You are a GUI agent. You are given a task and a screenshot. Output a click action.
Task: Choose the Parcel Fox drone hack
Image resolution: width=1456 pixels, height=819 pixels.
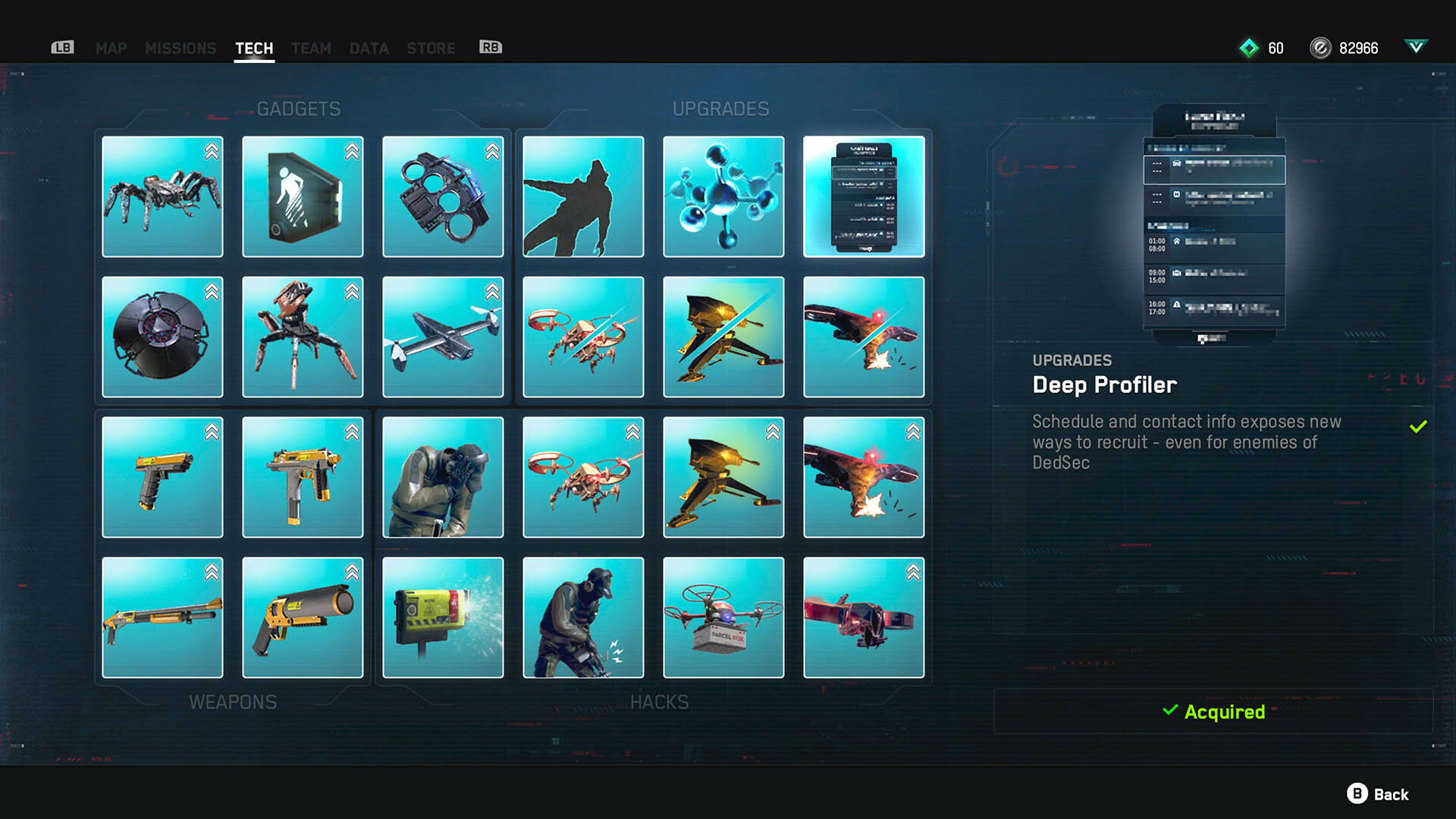pyautogui.click(x=723, y=617)
